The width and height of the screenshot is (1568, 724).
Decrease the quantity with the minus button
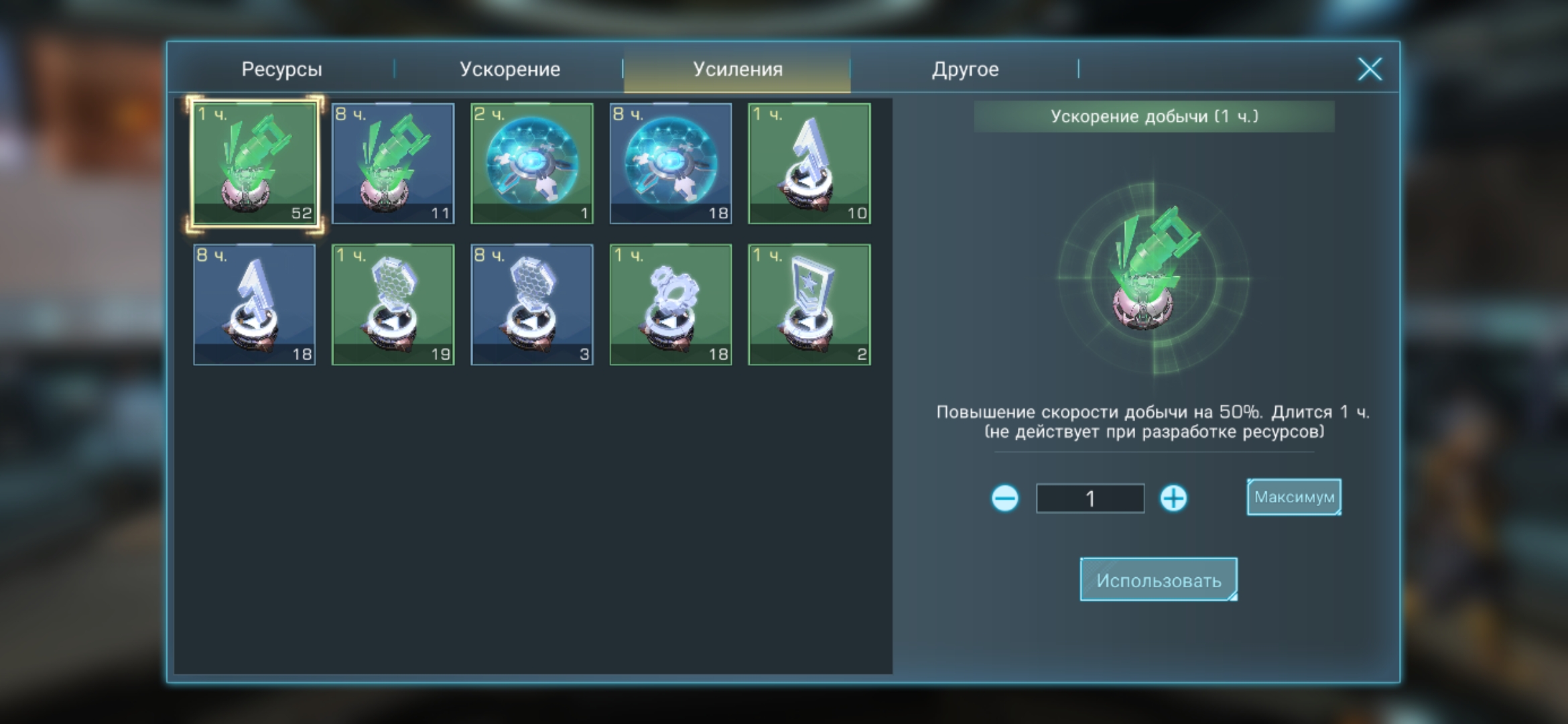pyautogui.click(x=1004, y=498)
